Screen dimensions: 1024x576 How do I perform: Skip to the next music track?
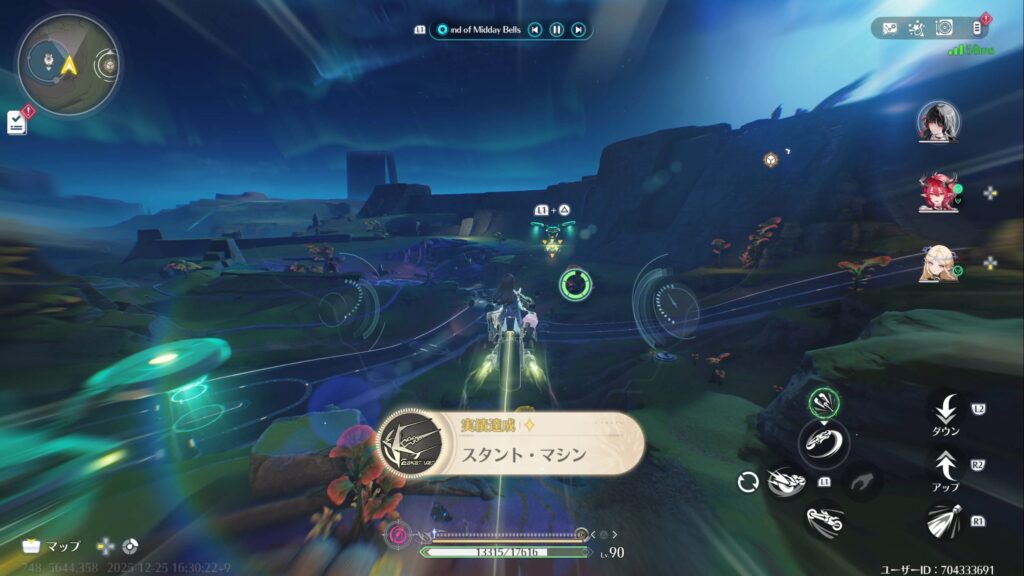coord(578,30)
